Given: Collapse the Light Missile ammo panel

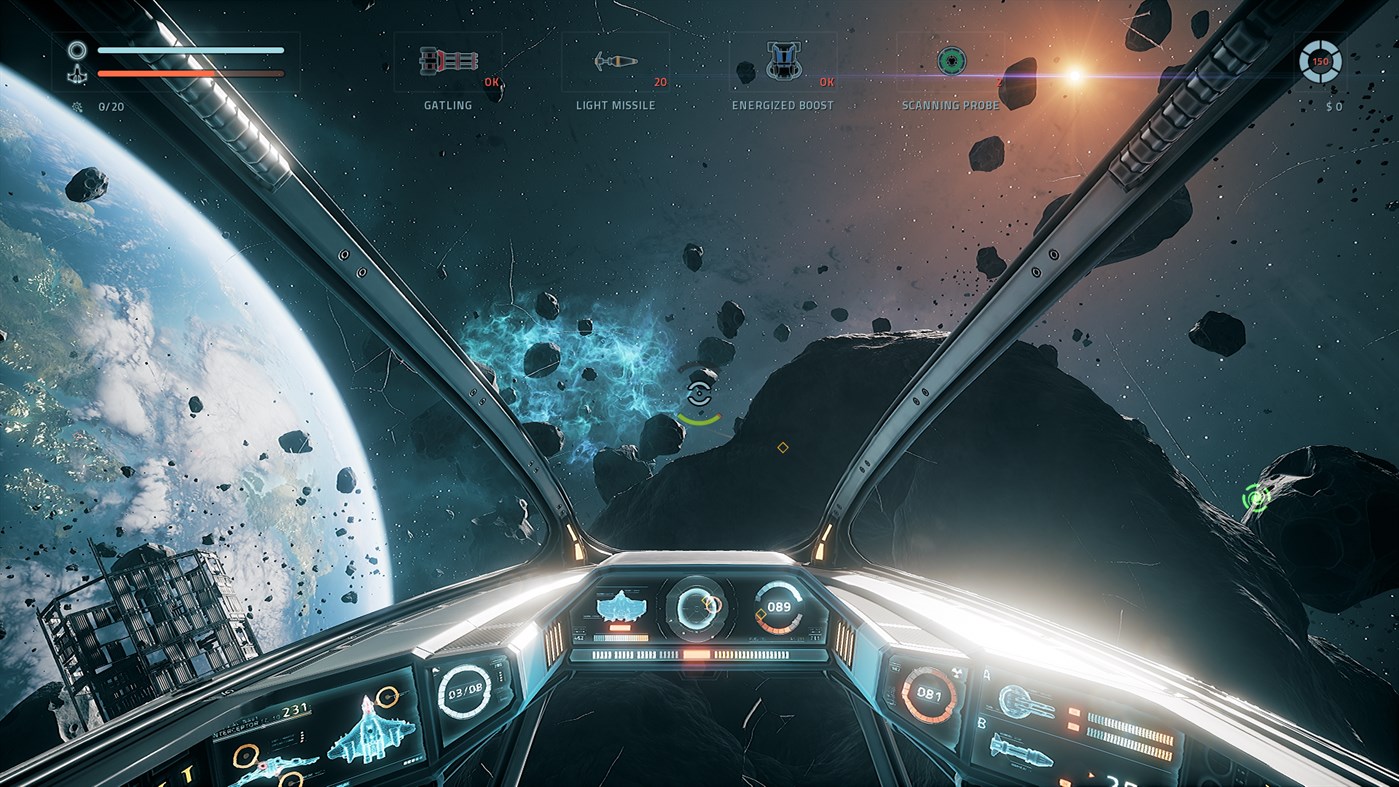Looking at the screenshot, I should [616, 62].
